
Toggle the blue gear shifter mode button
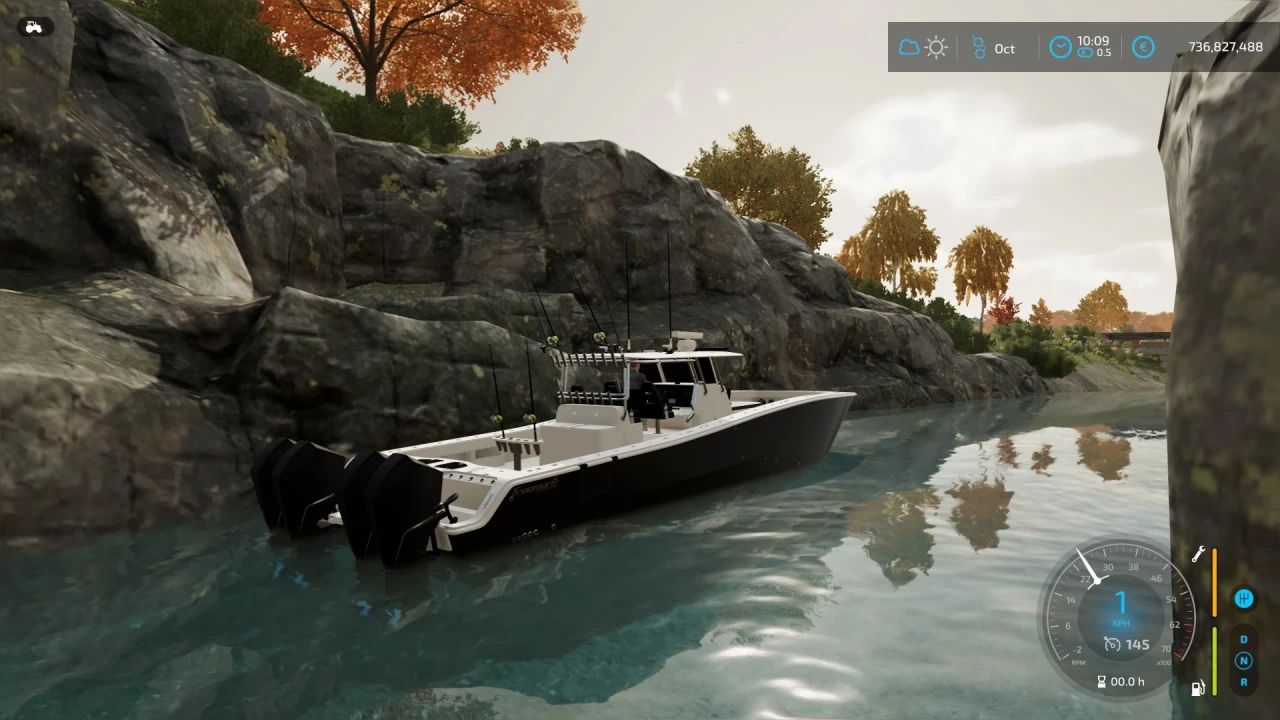click(x=1243, y=598)
